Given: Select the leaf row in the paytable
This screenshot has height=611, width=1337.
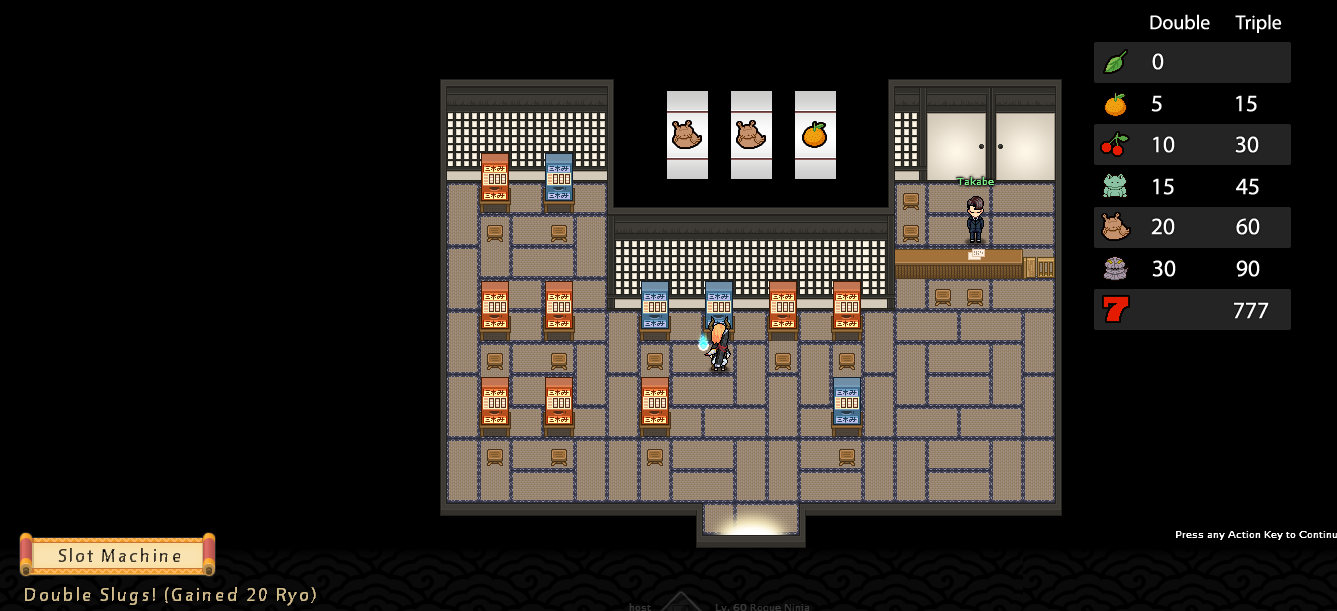Looking at the screenshot, I should tap(1192, 62).
